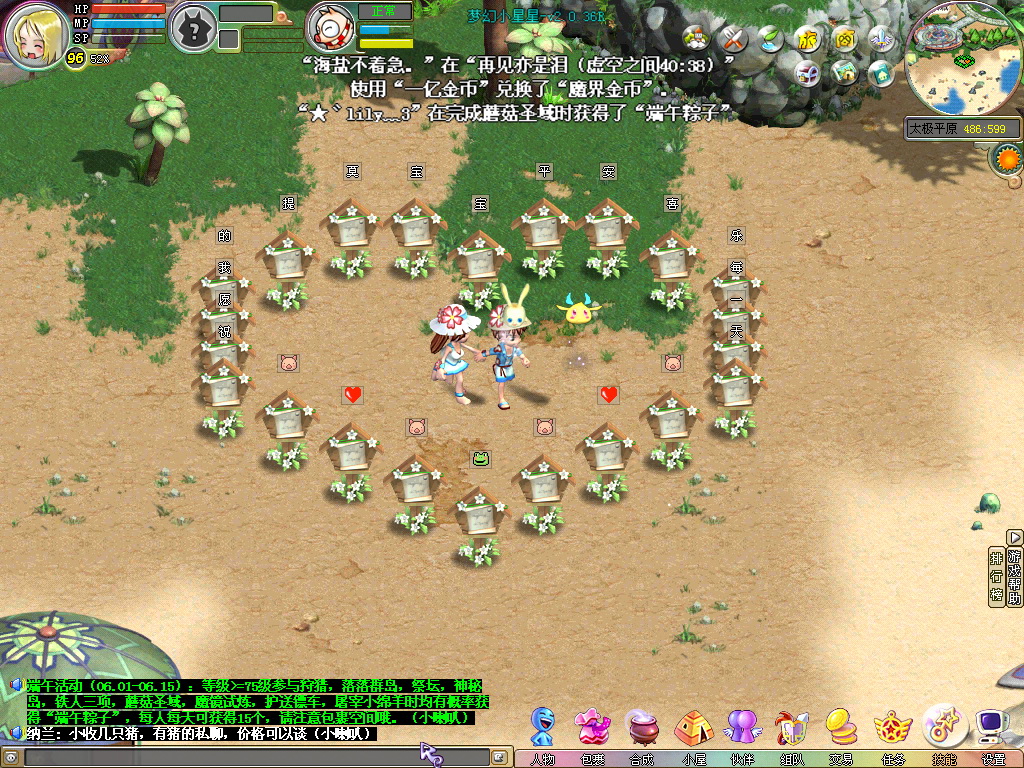
Task: Select the pig pet portrait
Action: (332, 30)
